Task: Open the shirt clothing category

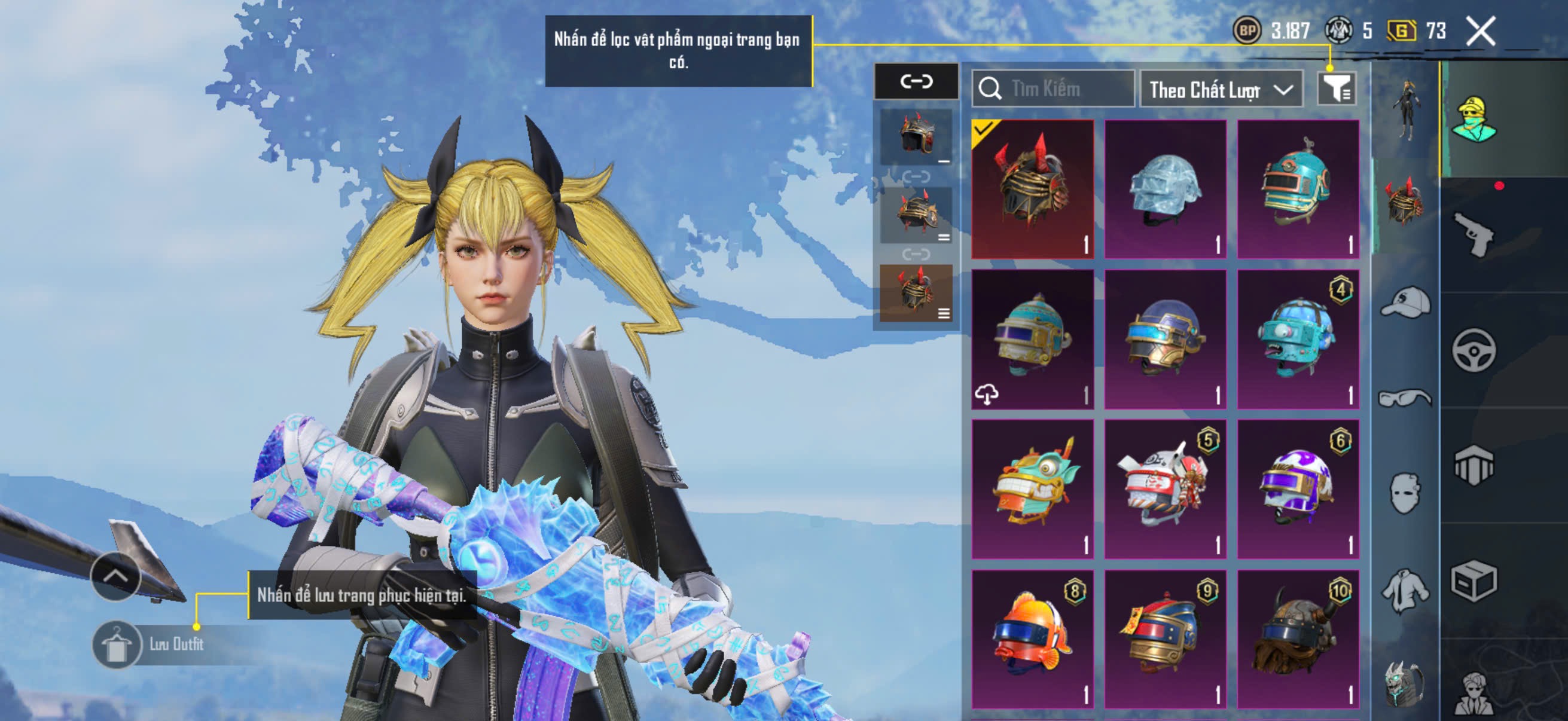Action: pos(1405,589)
